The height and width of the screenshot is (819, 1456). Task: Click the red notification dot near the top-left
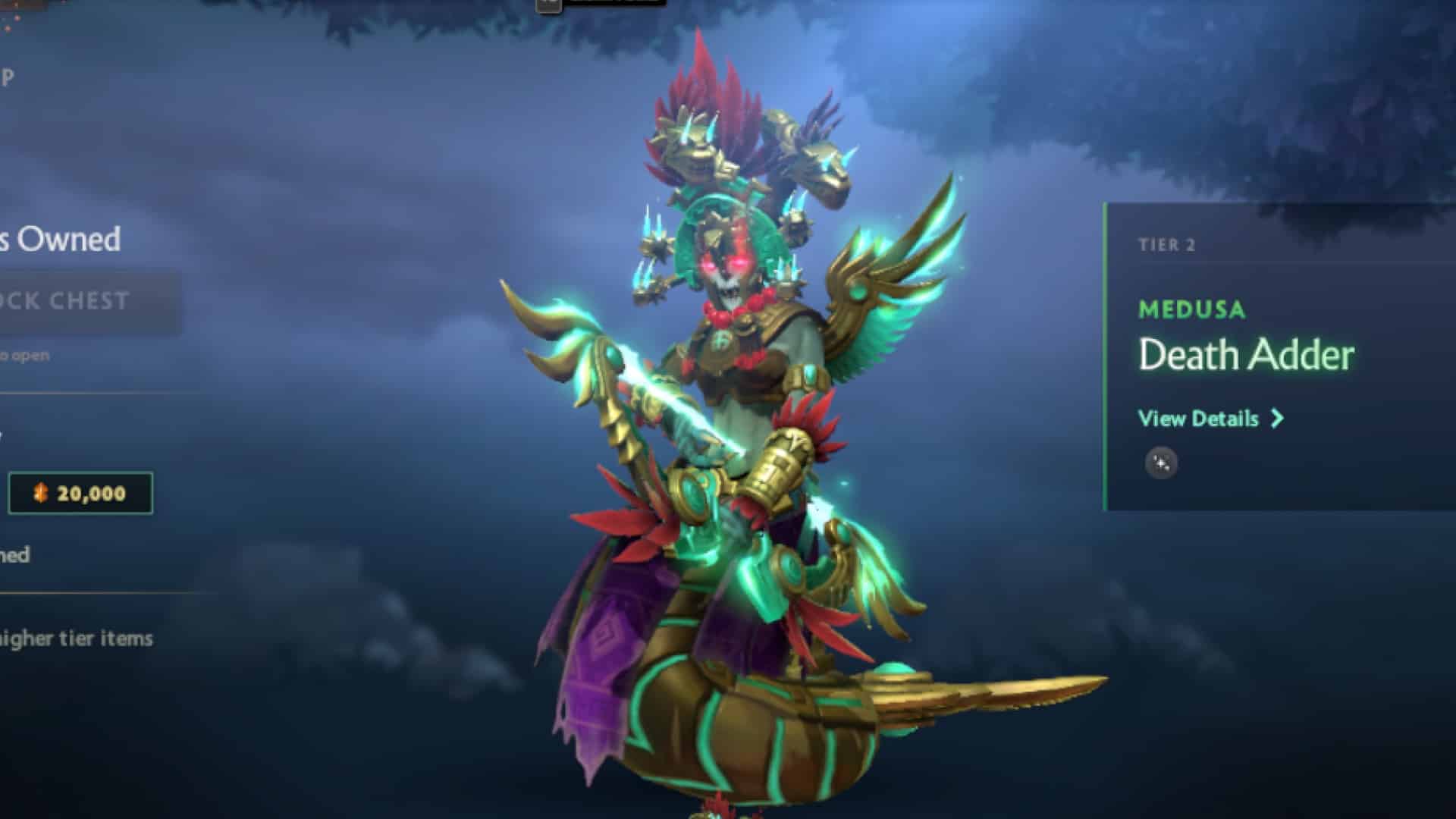17,18
